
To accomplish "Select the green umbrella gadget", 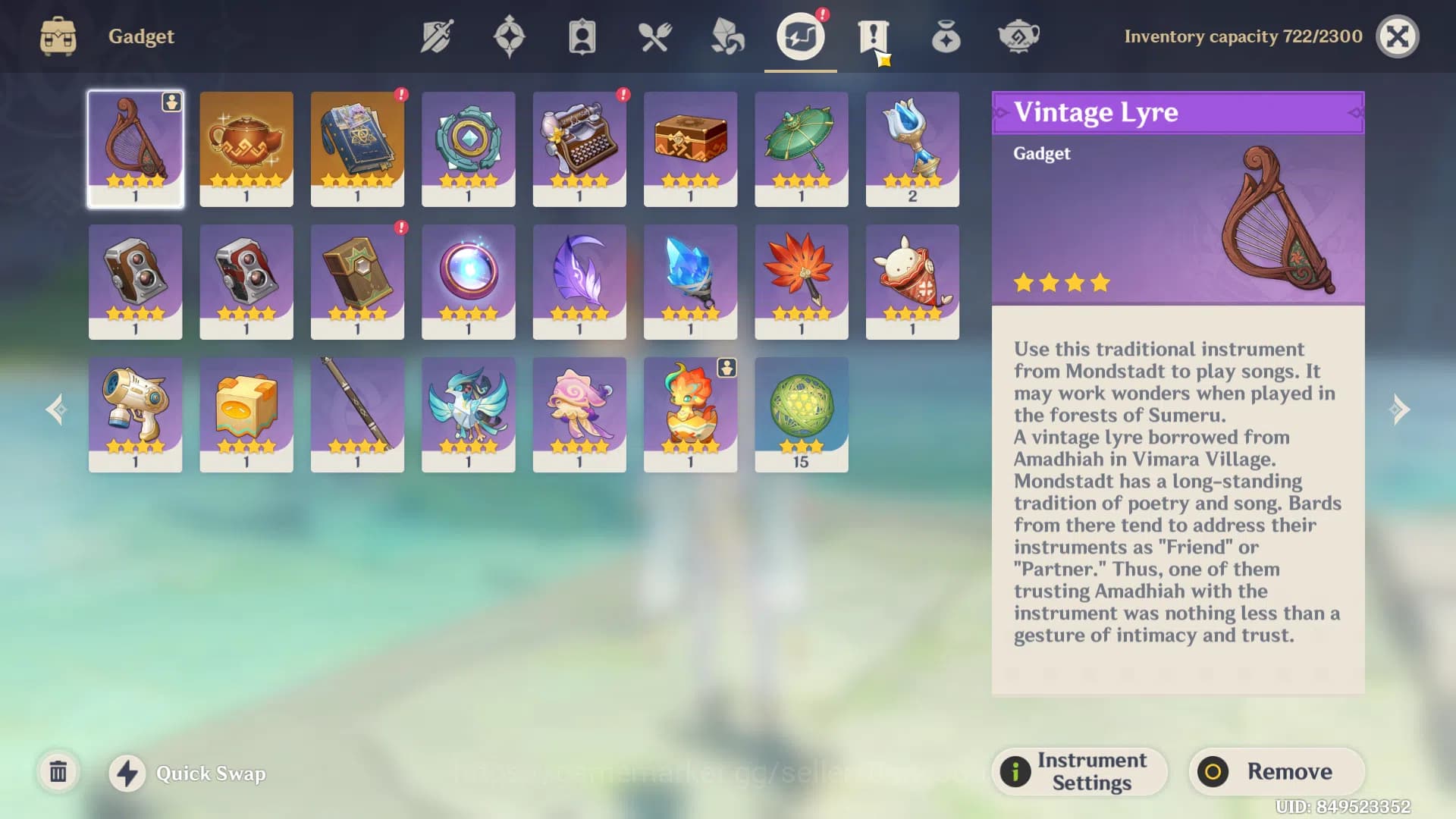I will click(802, 149).
